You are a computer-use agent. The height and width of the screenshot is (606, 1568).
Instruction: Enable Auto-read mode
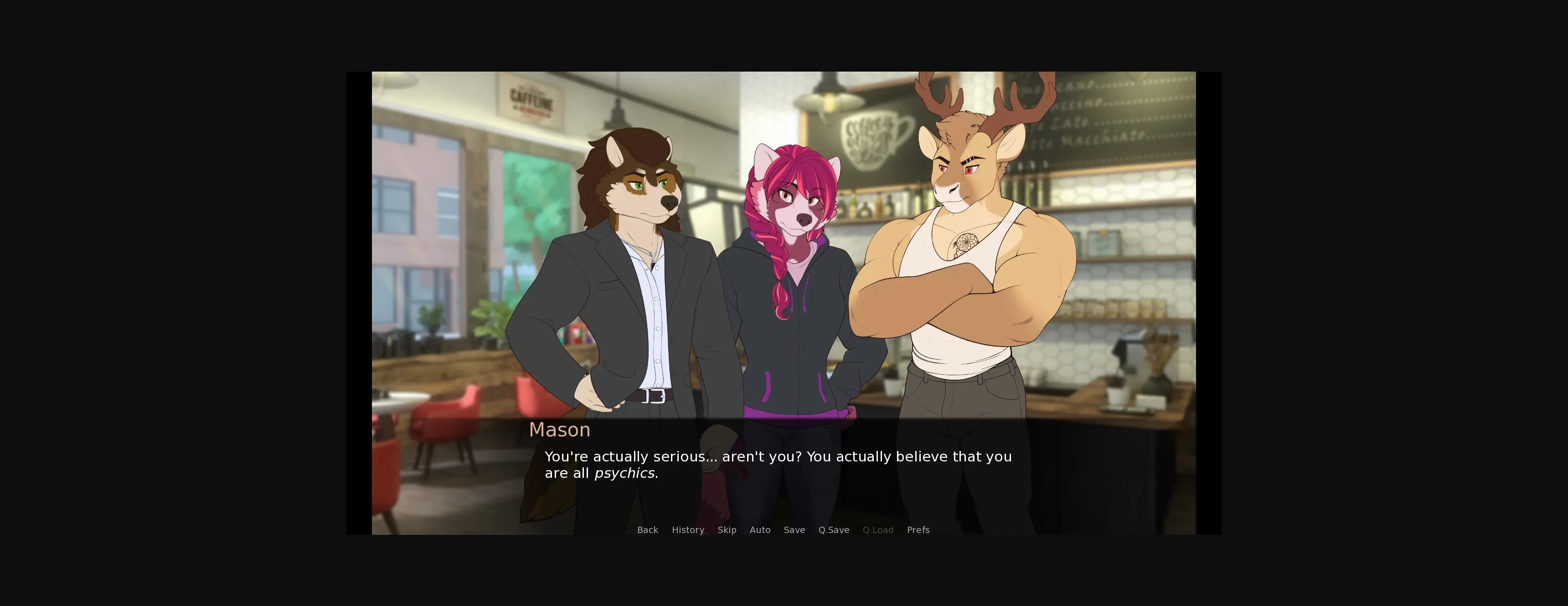click(760, 530)
